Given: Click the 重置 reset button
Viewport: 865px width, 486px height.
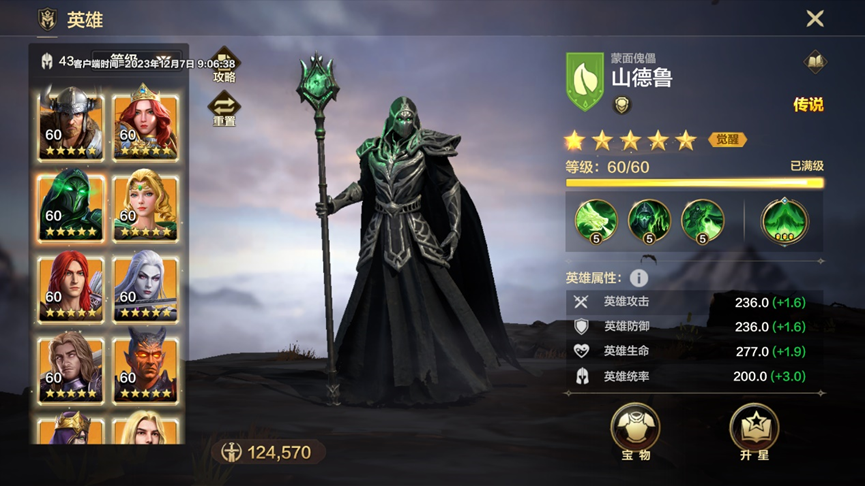Looking at the screenshot, I should point(224,108).
